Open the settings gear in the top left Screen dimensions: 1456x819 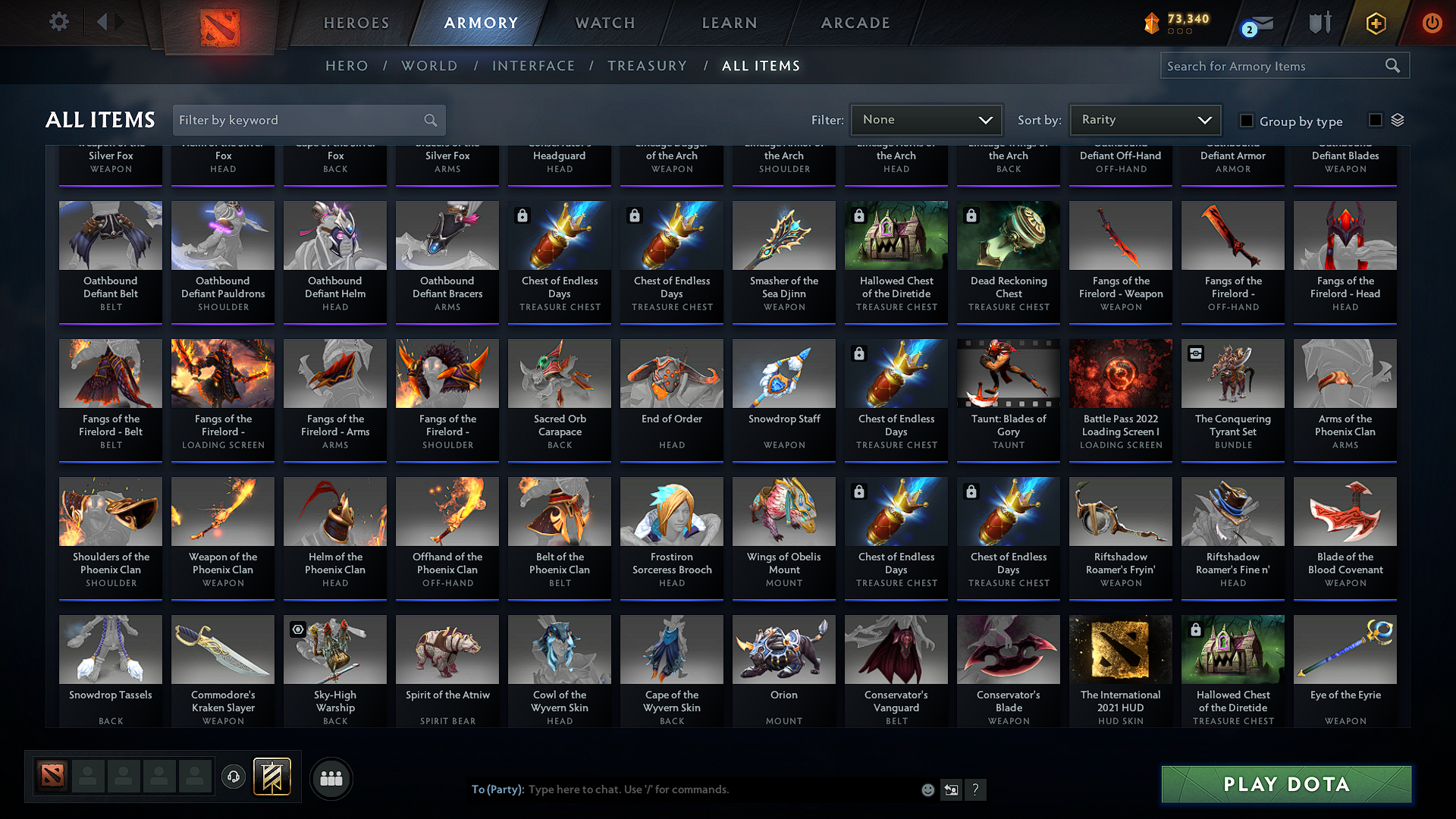click(x=58, y=22)
